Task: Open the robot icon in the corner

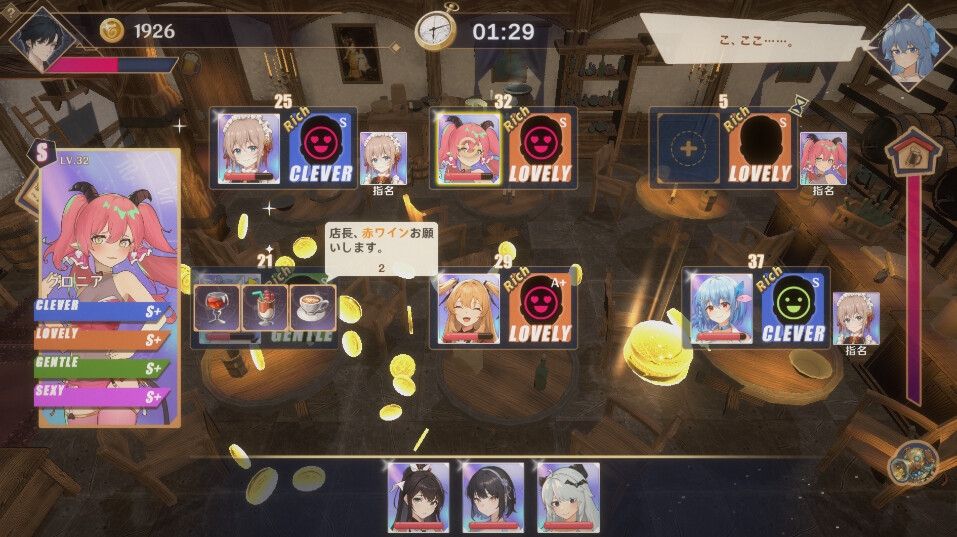Action: (912, 463)
